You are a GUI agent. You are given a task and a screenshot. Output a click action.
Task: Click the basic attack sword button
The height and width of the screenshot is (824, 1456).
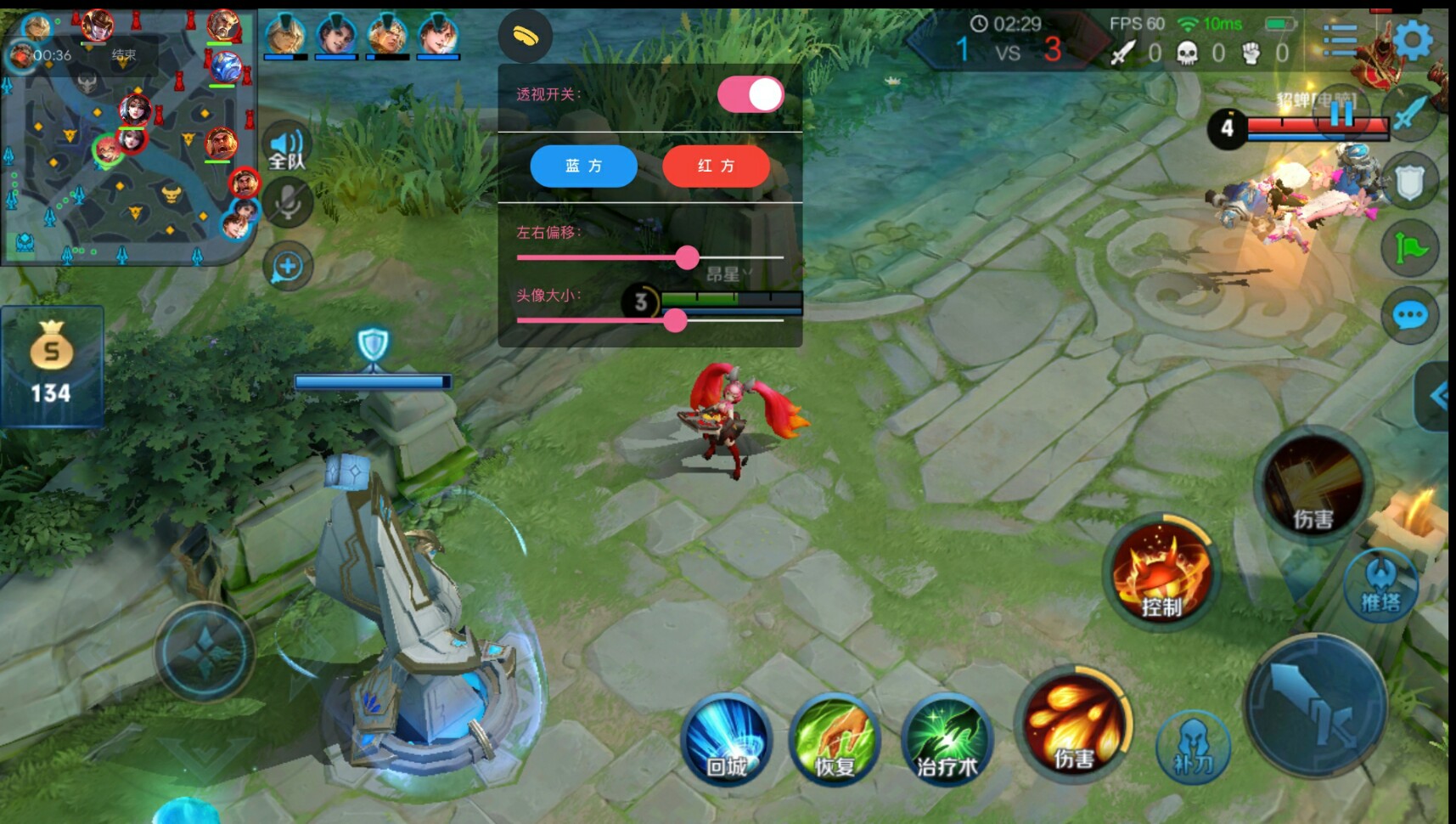point(1316,705)
